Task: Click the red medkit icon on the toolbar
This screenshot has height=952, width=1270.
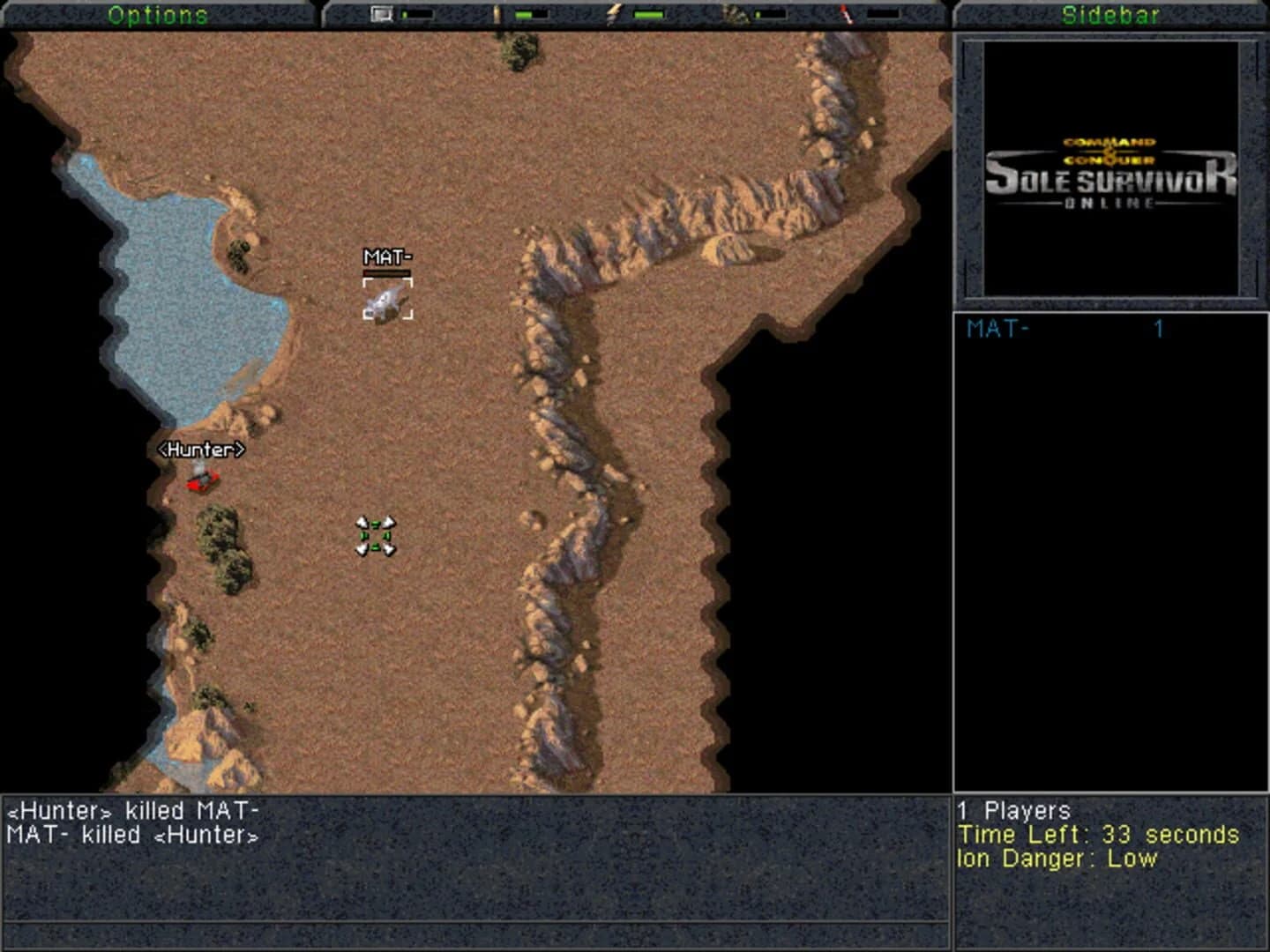Action: (844, 14)
